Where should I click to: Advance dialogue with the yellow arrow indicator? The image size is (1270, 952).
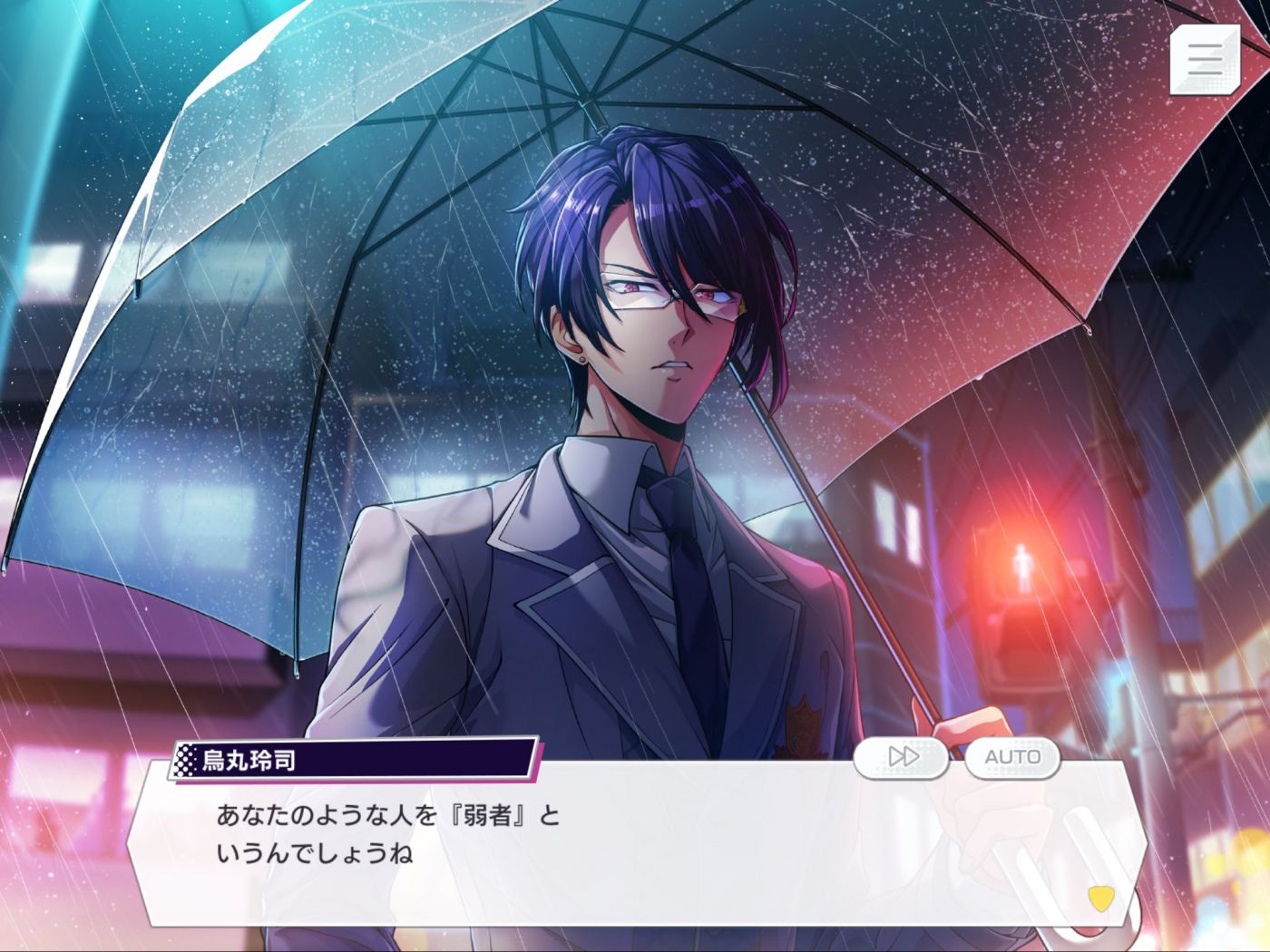click(1100, 898)
